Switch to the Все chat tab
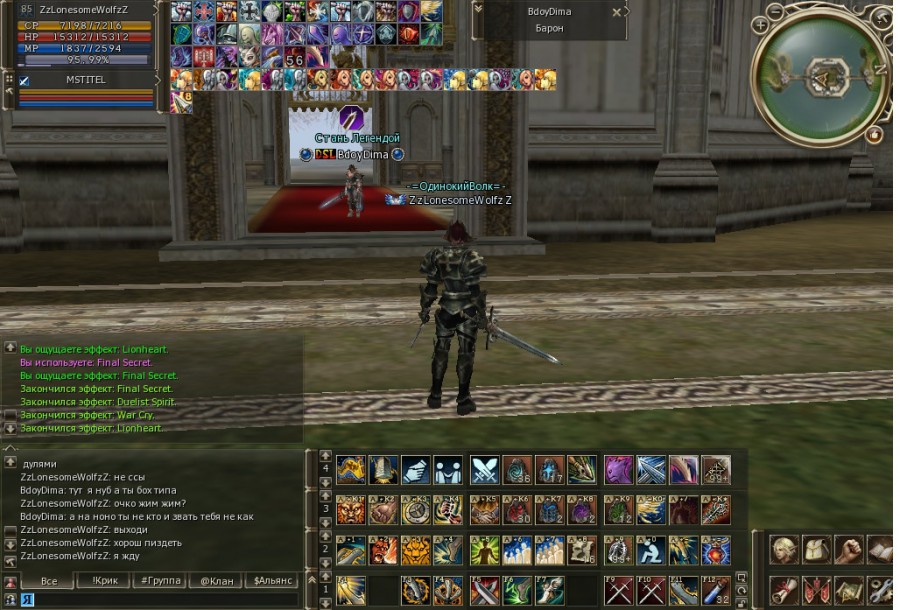This screenshot has height=610, width=900. click(x=47, y=580)
